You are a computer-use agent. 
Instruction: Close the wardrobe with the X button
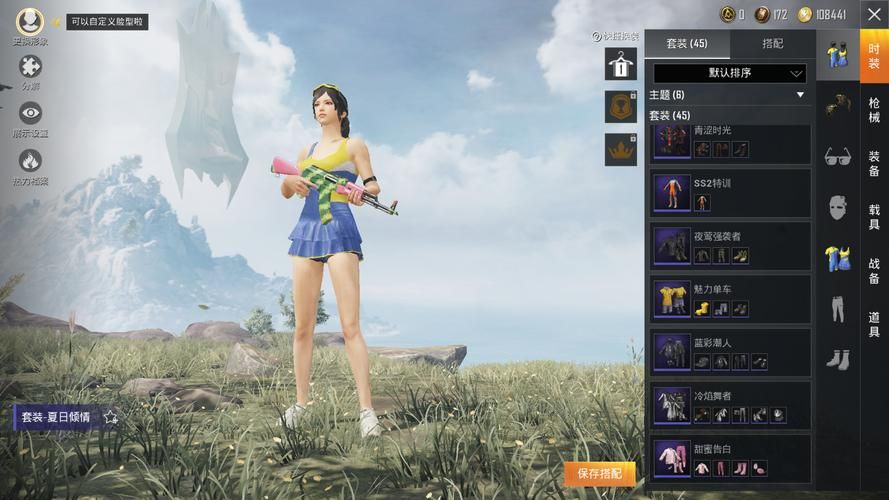(873, 14)
